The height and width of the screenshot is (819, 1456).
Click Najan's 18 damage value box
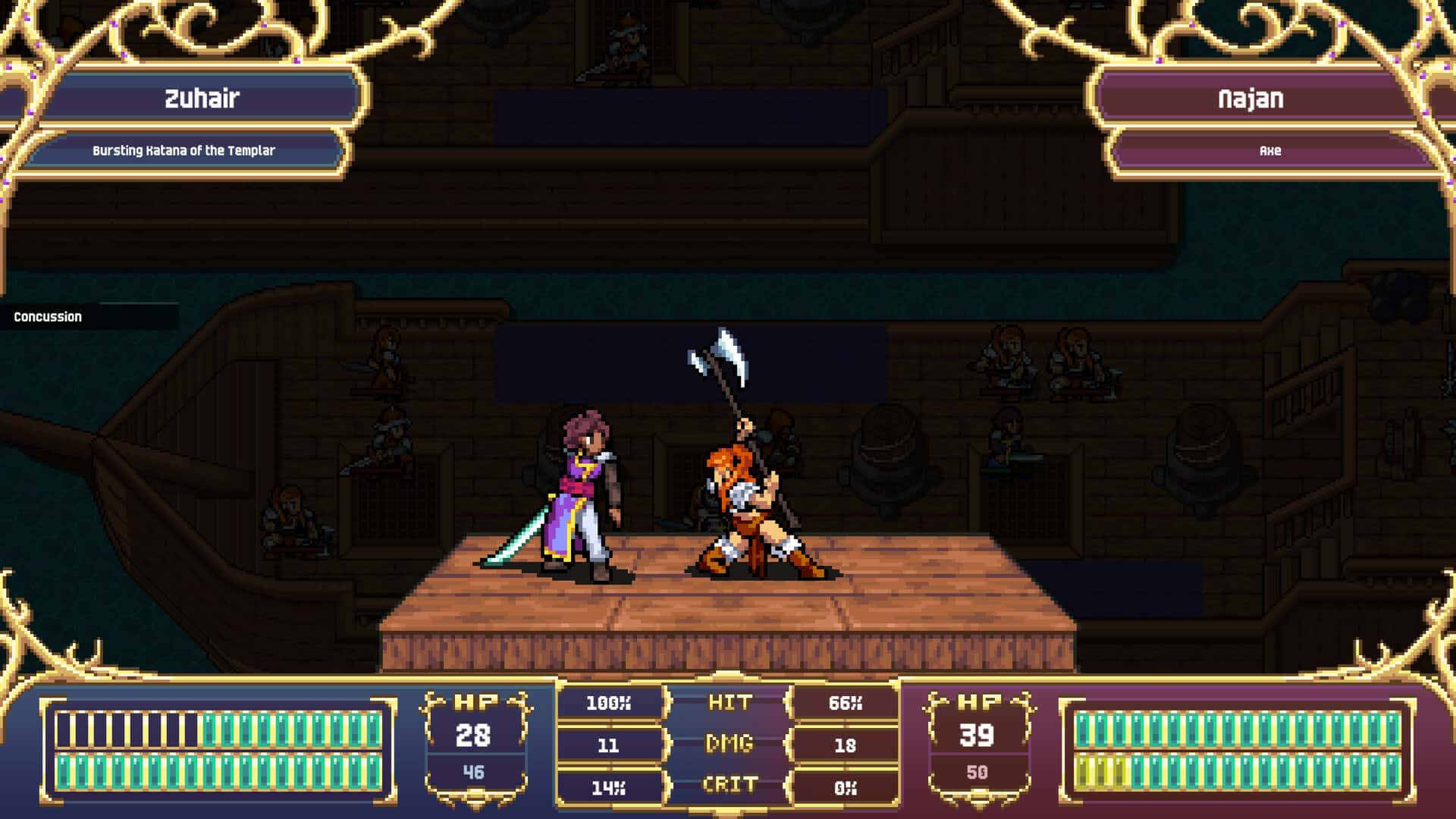pyautogui.click(x=843, y=744)
